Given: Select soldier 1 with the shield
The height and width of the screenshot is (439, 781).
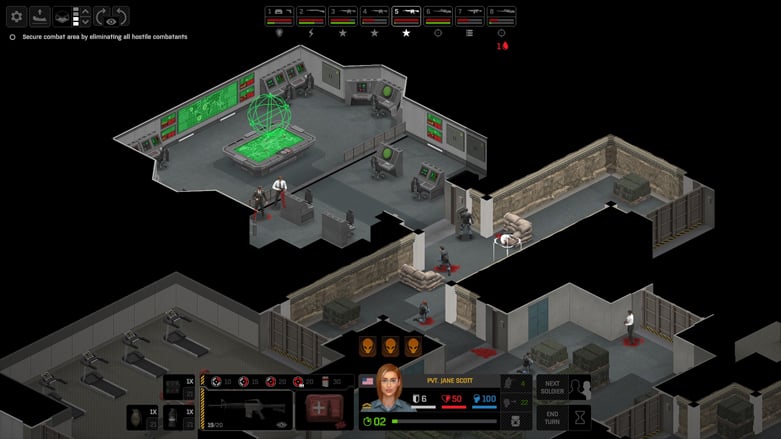Looking at the screenshot, I should coord(279,15).
